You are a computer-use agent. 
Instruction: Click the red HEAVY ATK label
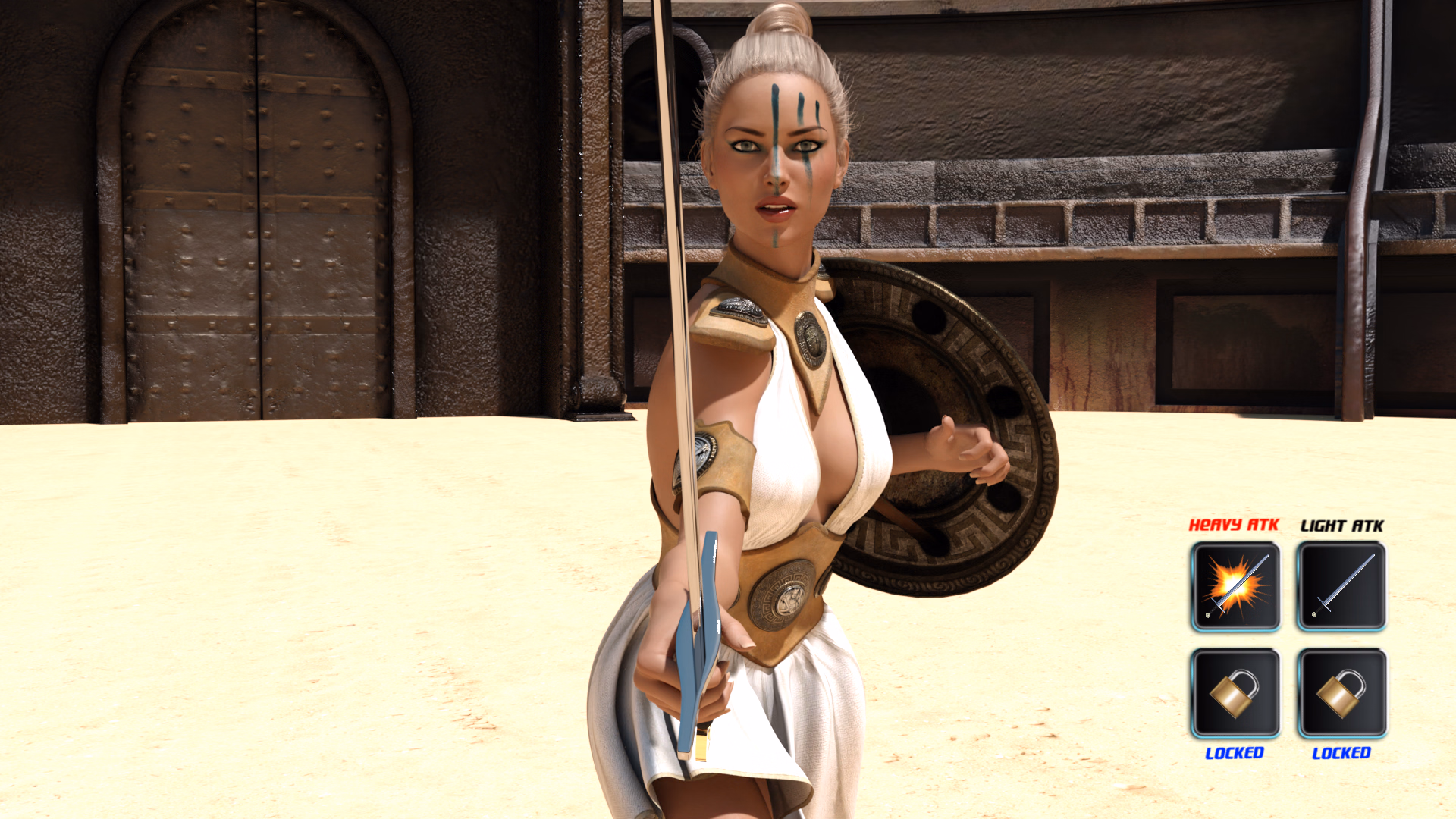click(1235, 525)
